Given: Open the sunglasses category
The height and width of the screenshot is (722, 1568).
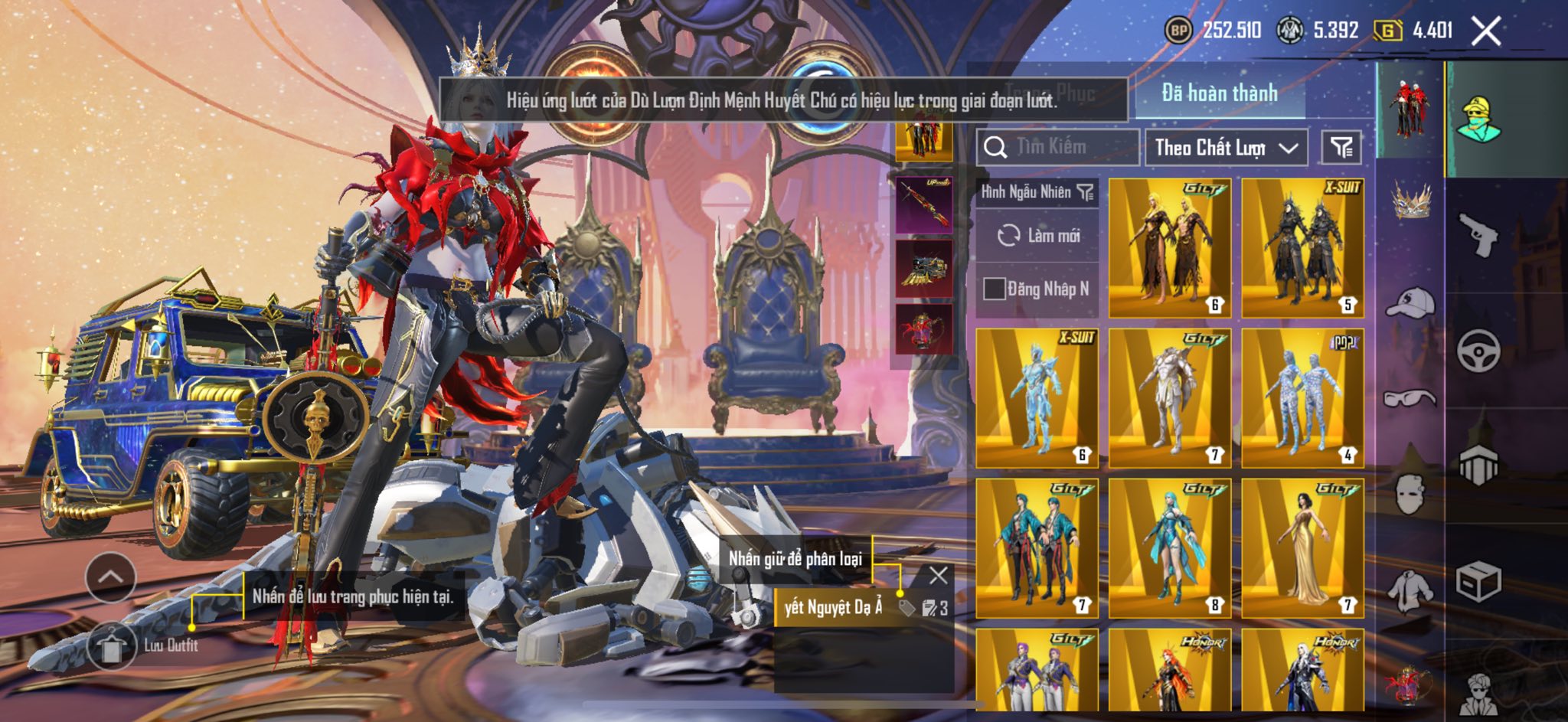Looking at the screenshot, I should [1410, 398].
